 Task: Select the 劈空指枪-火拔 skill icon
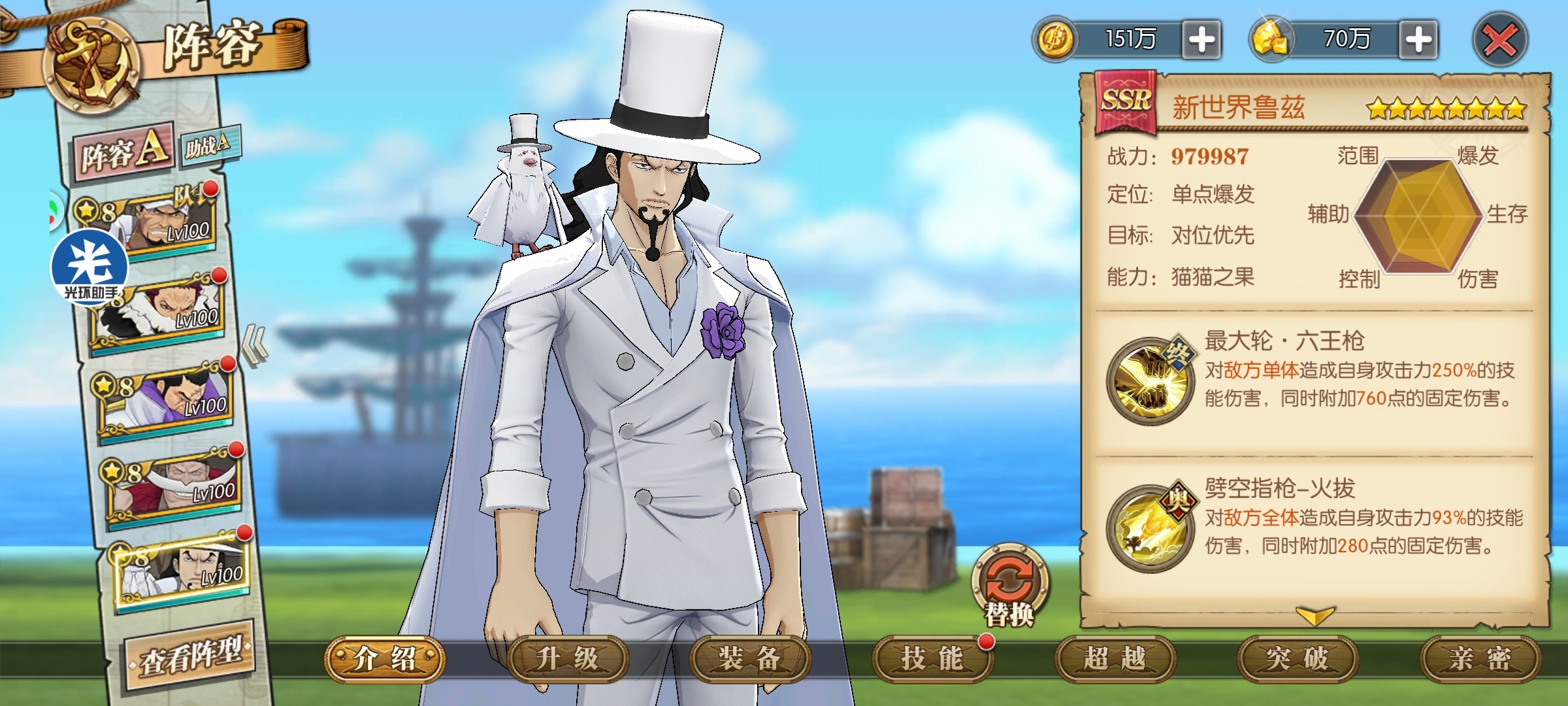pyautogui.click(x=1150, y=527)
